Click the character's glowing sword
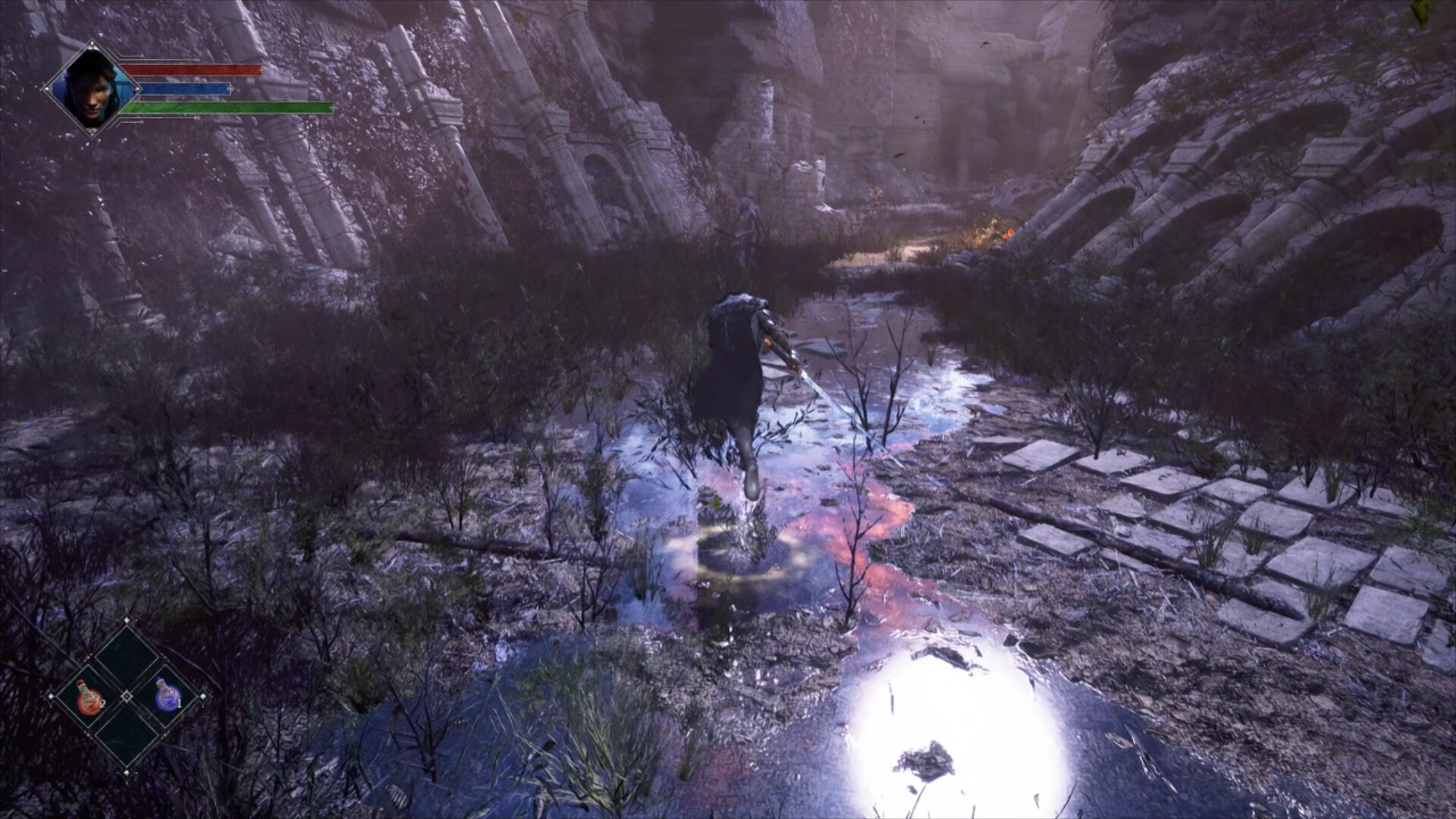Viewport: 1456px width, 819px height. (827, 398)
